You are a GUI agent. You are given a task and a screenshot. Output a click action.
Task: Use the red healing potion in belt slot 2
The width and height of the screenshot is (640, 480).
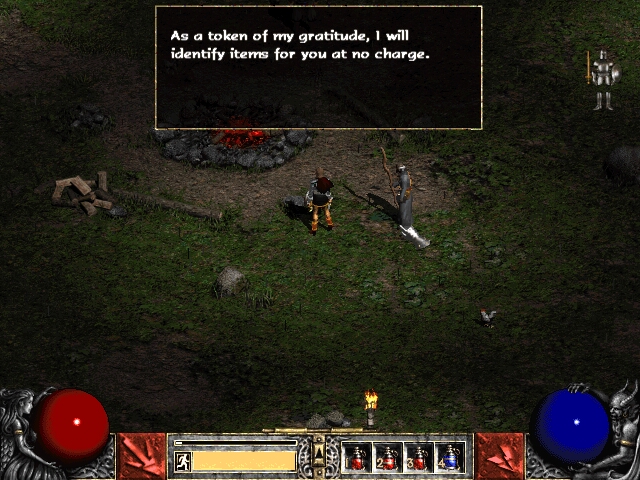point(388,458)
